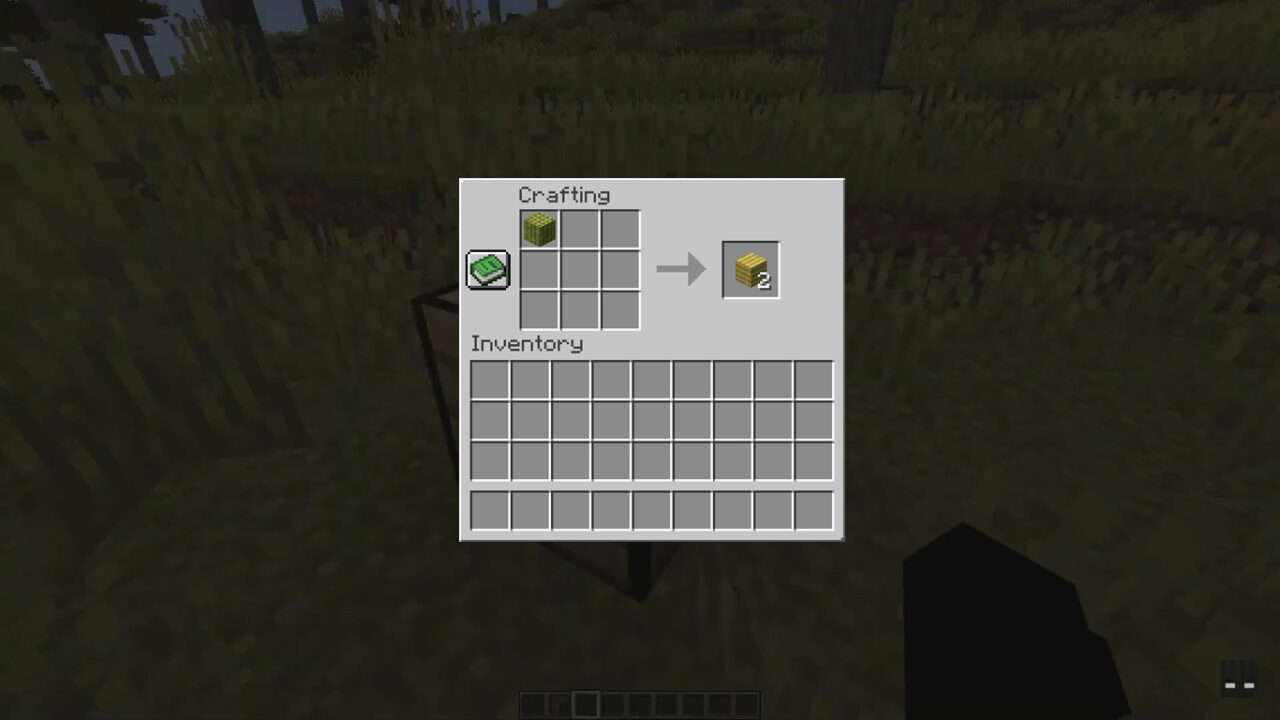Take the bamboo planks from the output slot
1280x720 pixels.
[750, 268]
